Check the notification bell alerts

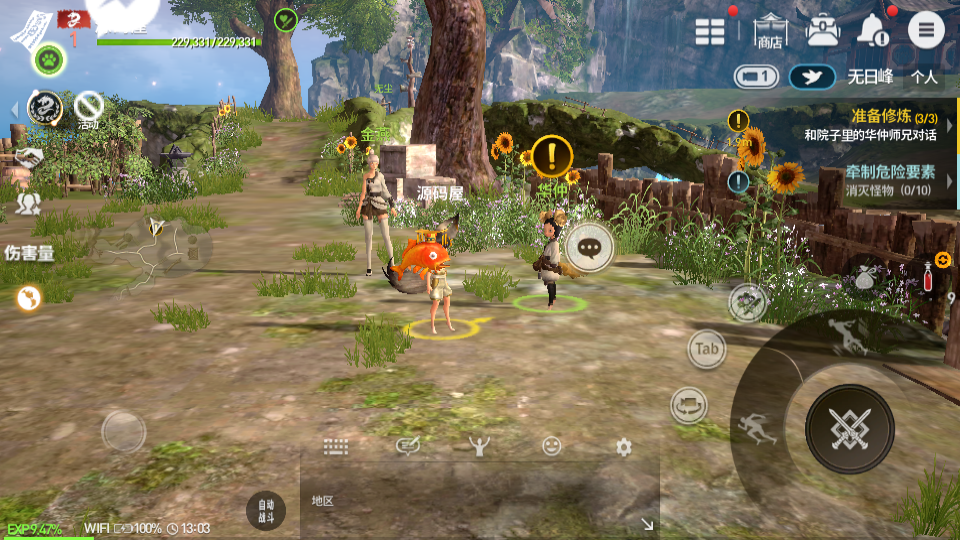click(x=874, y=31)
